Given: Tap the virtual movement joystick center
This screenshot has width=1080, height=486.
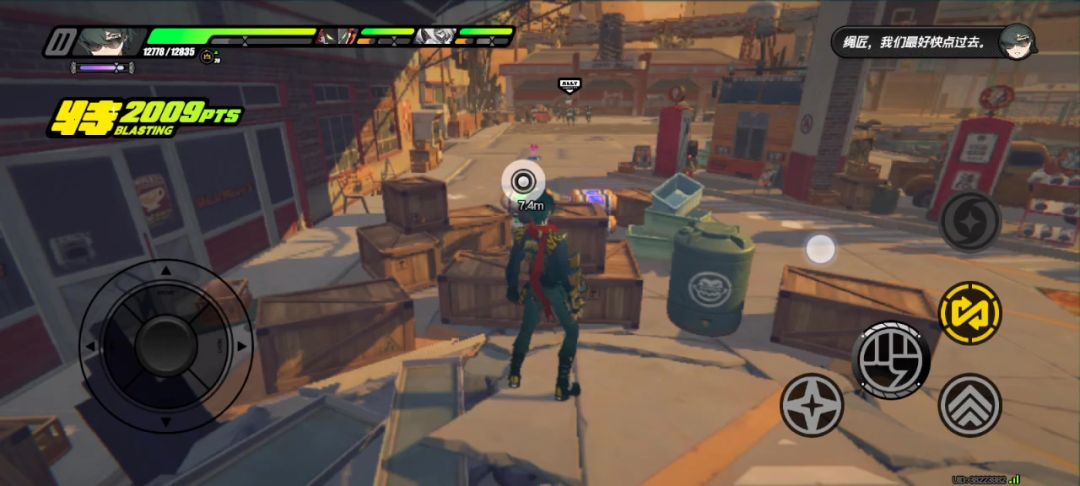Looking at the screenshot, I should click(165, 346).
